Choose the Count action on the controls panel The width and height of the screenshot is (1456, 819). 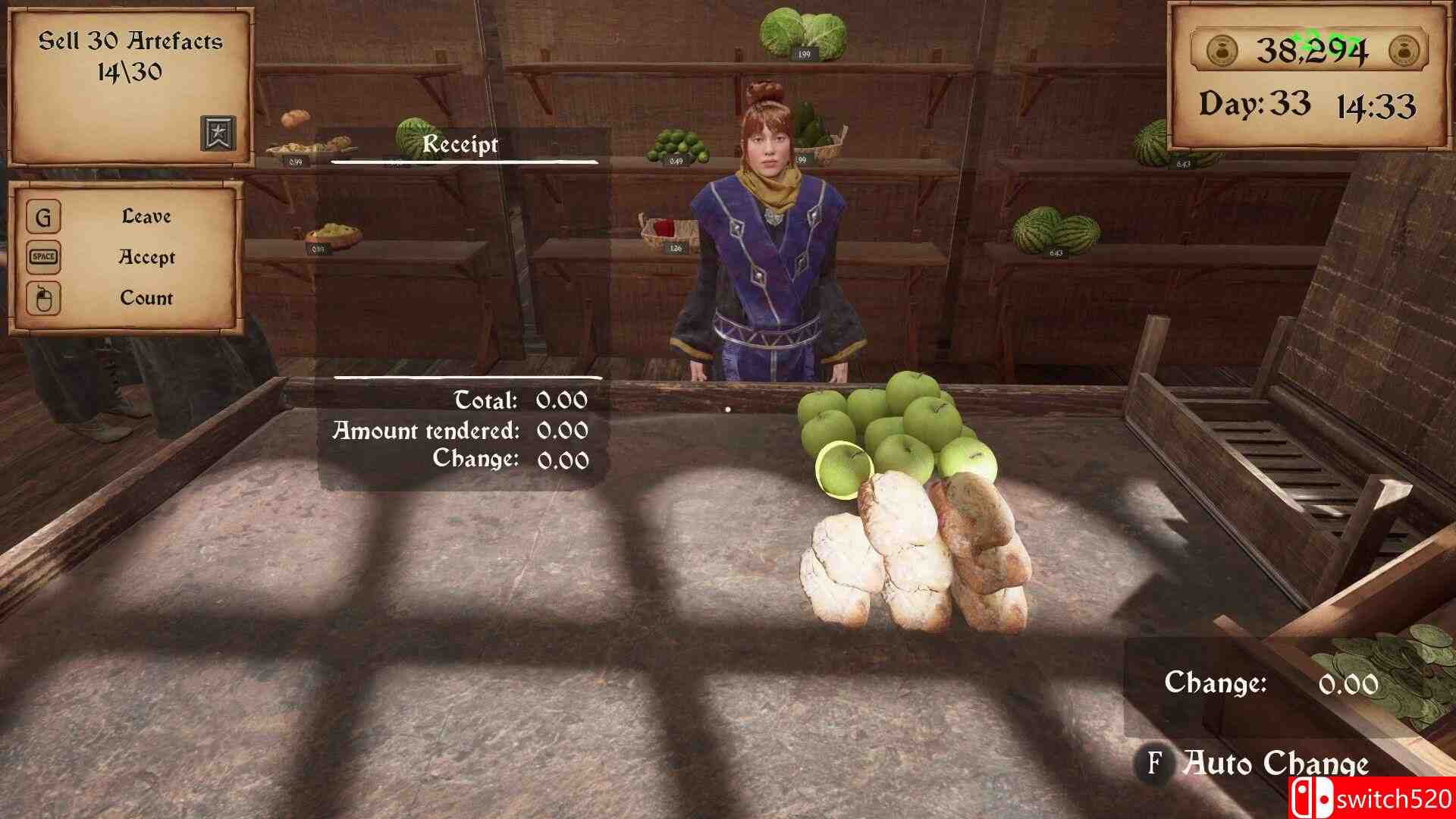coord(146,299)
